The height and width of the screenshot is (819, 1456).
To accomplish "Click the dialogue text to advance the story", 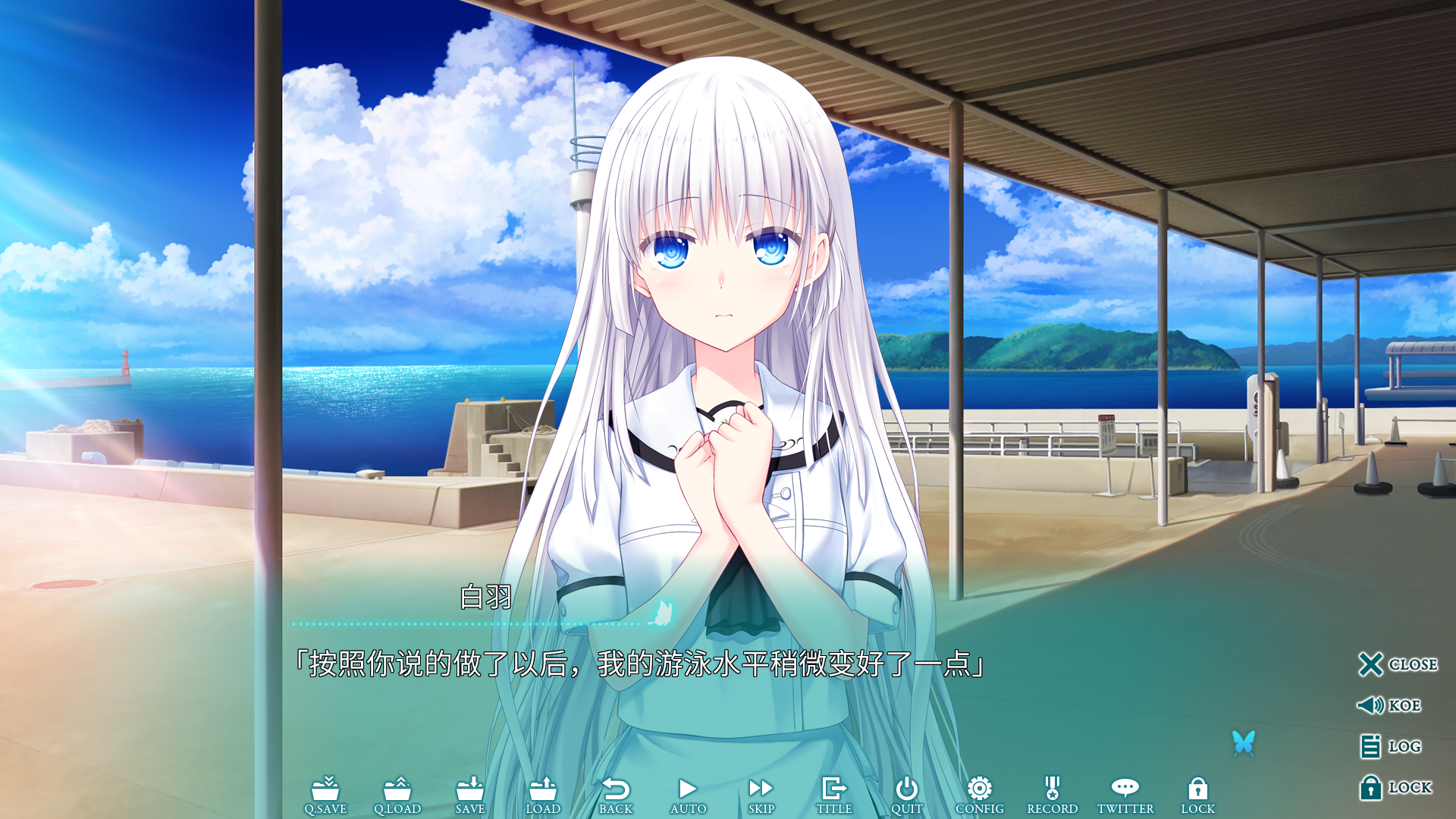I will coord(642,664).
